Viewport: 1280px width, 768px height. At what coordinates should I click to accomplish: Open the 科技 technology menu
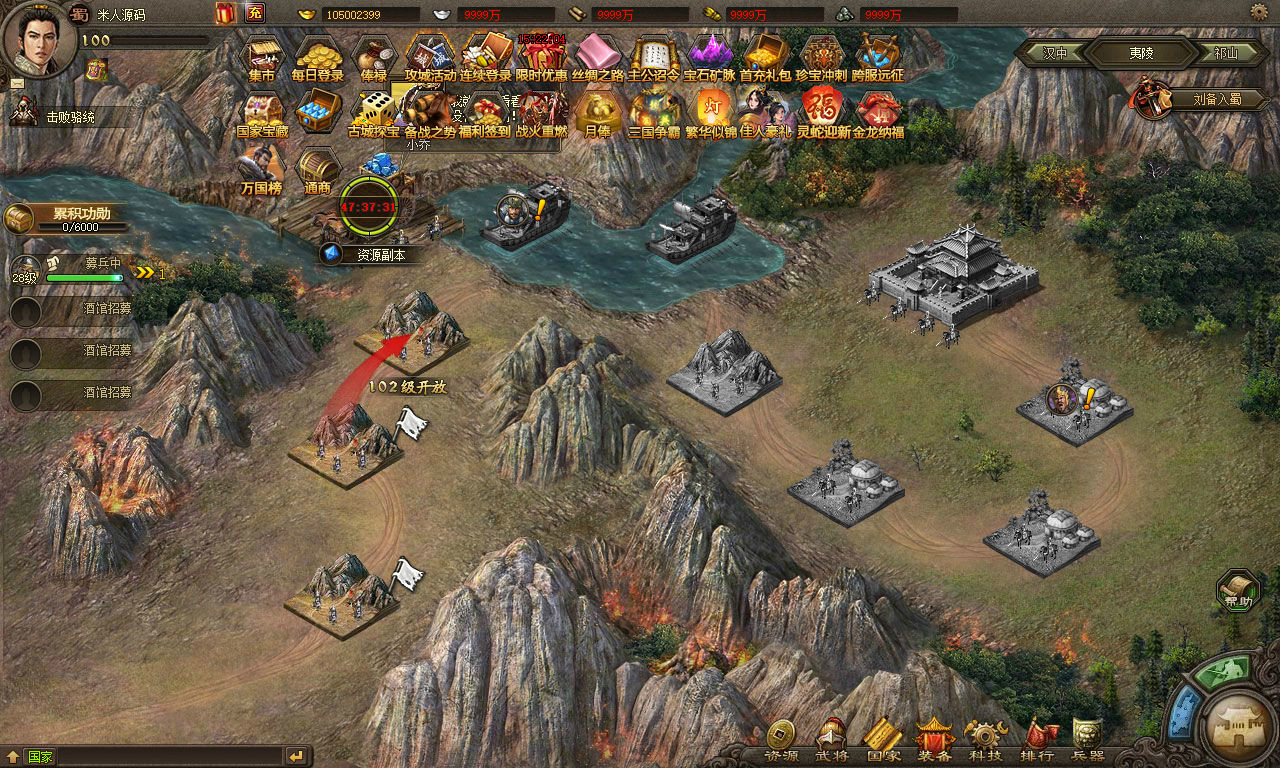click(986, 742)
